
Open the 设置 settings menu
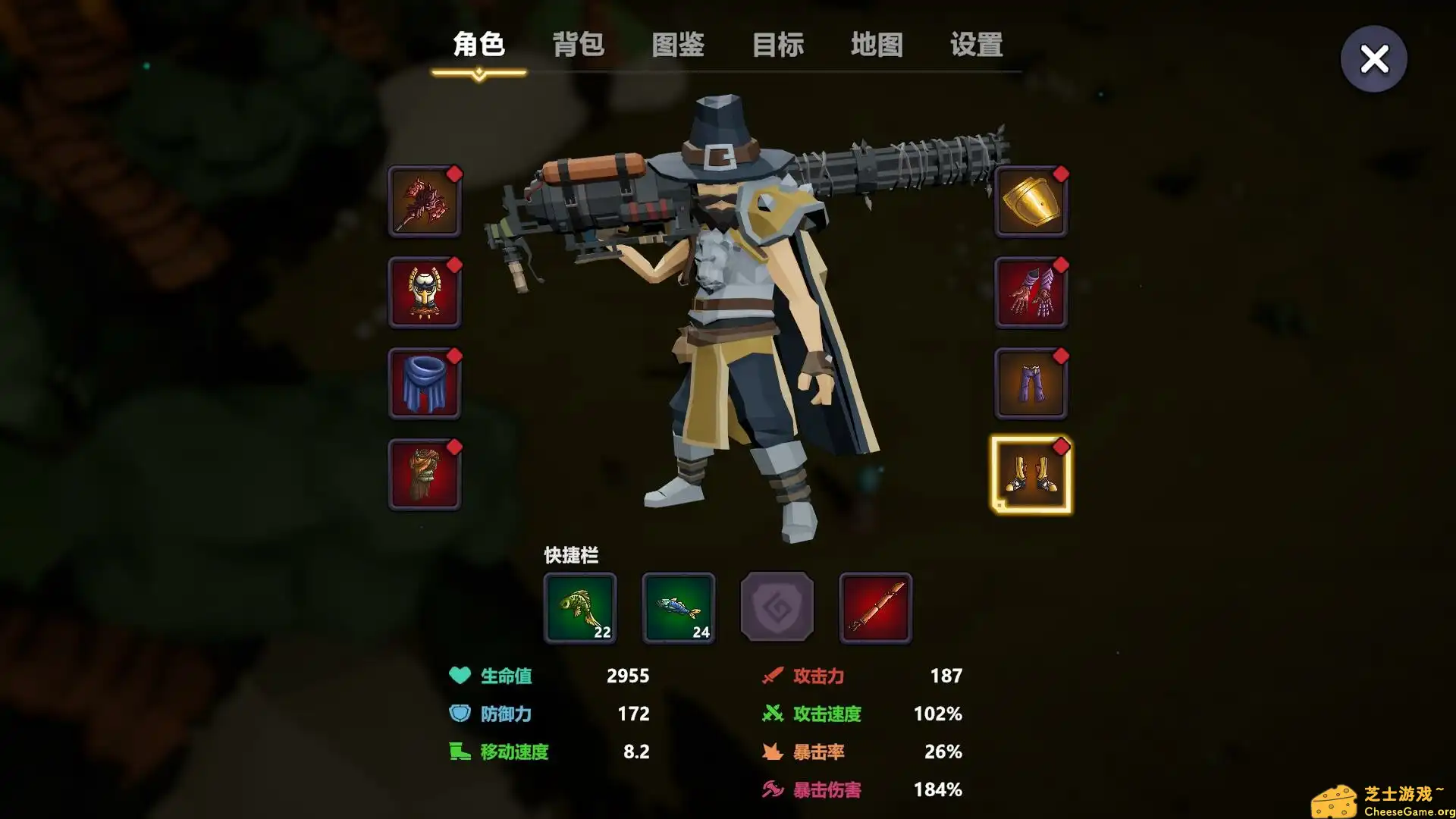point(975,45)
